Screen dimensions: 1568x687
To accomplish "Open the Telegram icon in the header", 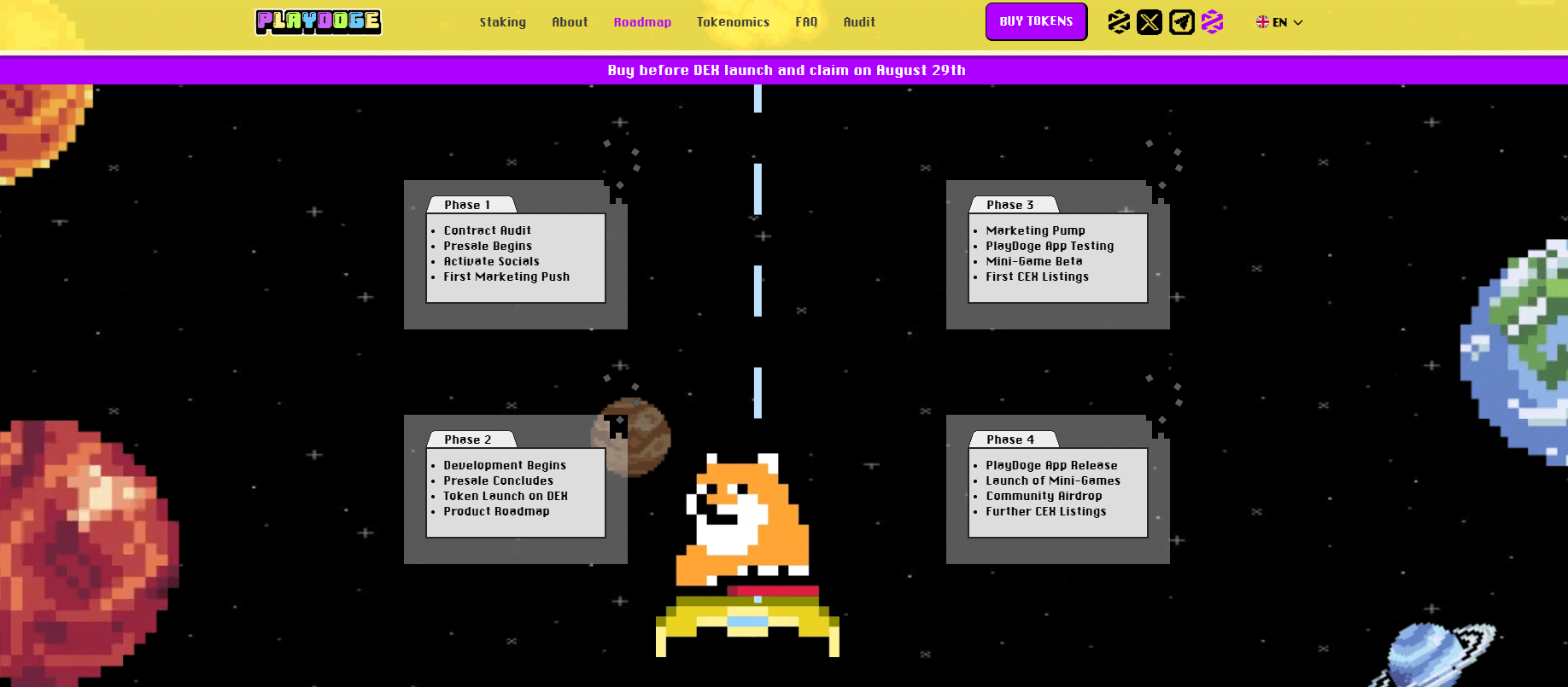I will tap(1181, 22).
